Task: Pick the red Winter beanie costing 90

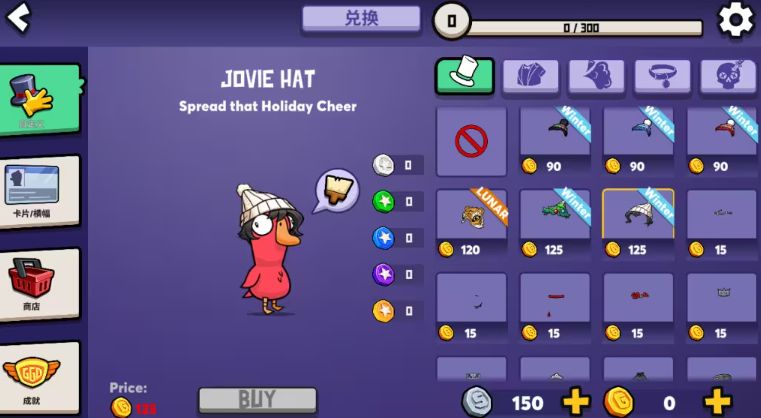Action: pos(721,141)
